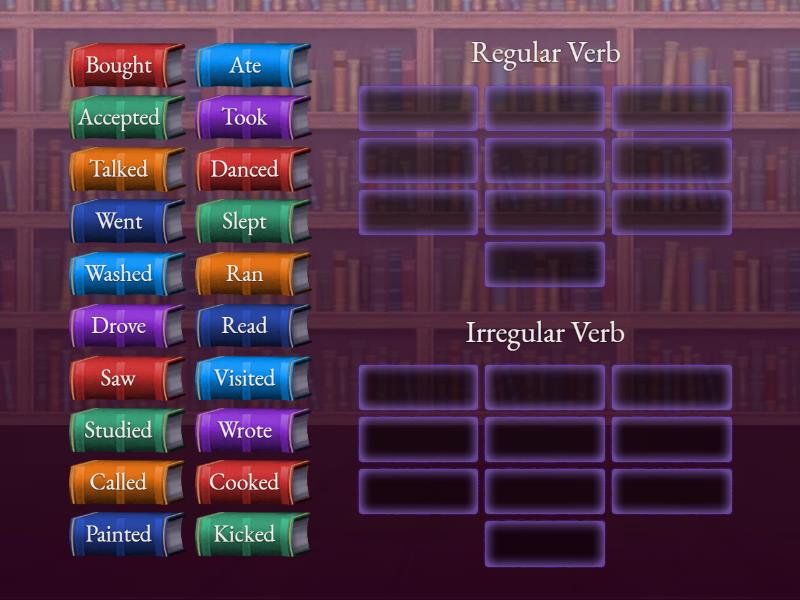
Task: Choose the Read book tile
Action: point(245,326)
